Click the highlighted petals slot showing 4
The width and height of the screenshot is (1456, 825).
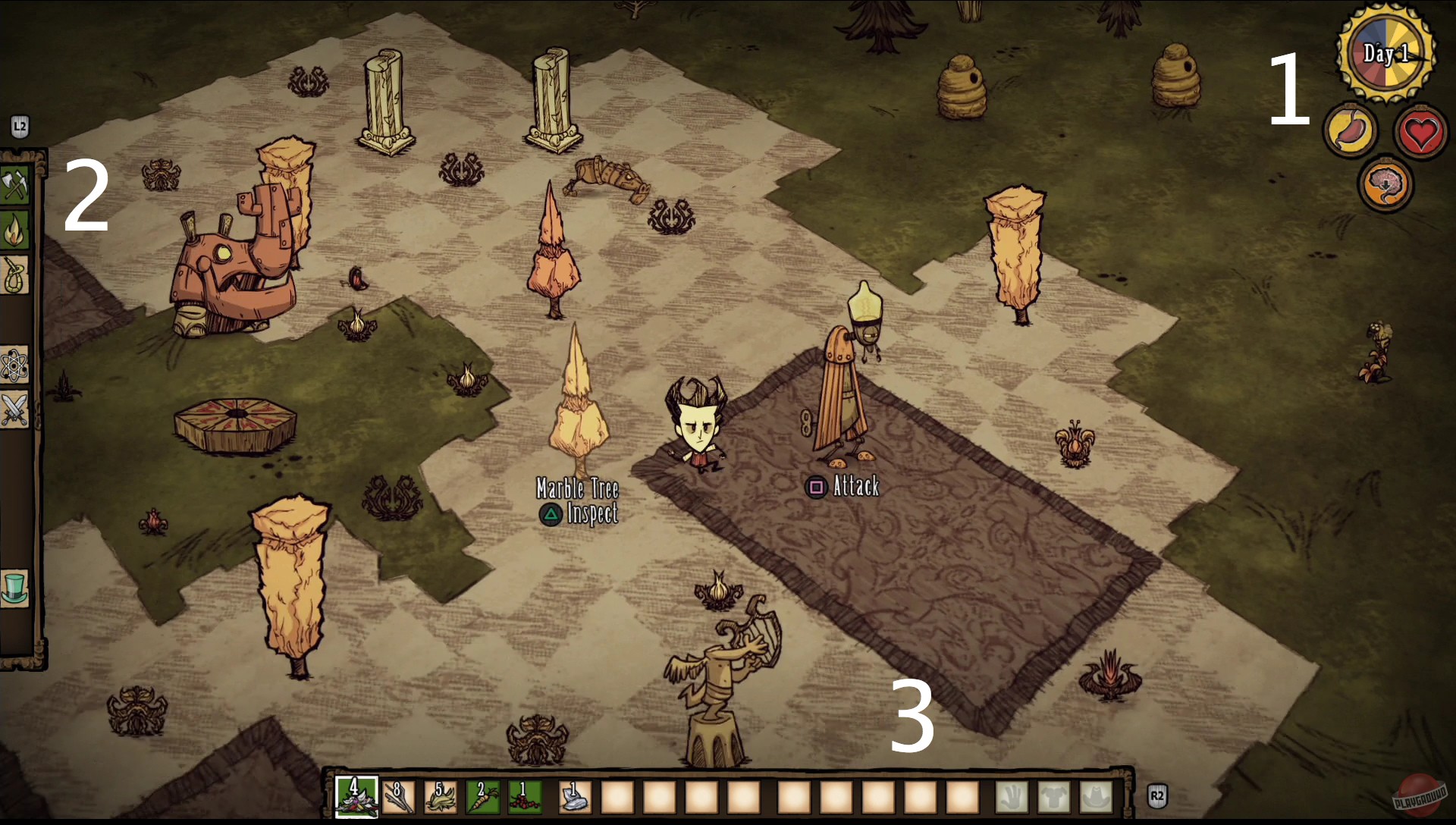click(355, 796)
